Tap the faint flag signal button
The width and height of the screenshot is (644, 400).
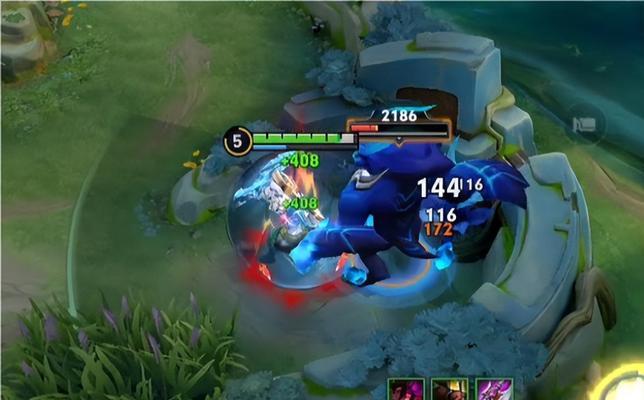[585, 125]
